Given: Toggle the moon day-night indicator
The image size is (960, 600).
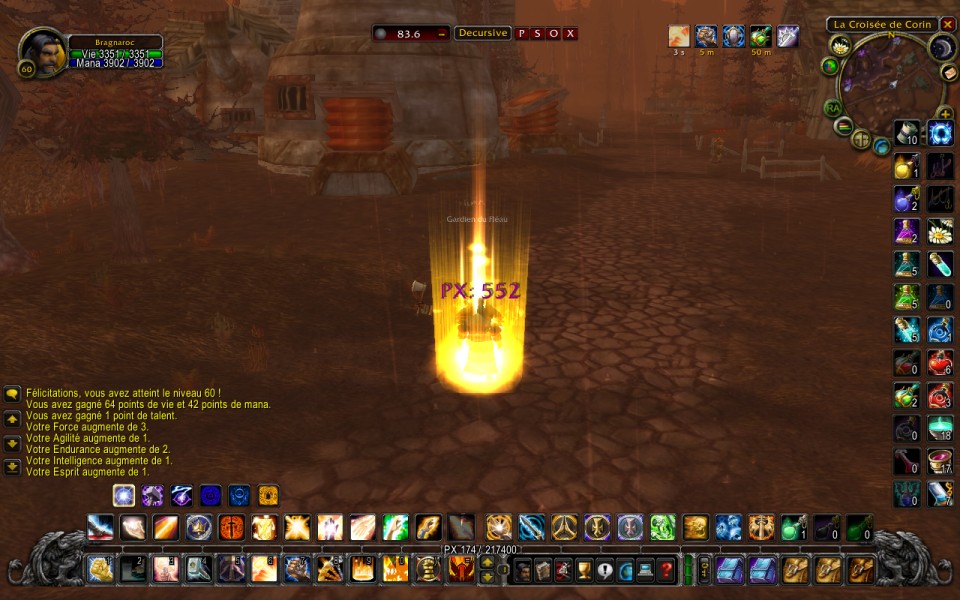Looking at the screenshot, I should click(x=940, y=47).
